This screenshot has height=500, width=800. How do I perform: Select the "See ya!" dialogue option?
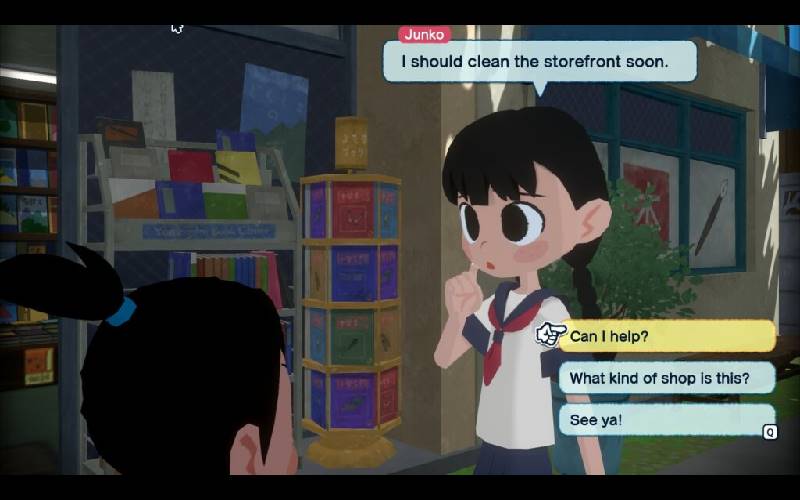[665, 420]
